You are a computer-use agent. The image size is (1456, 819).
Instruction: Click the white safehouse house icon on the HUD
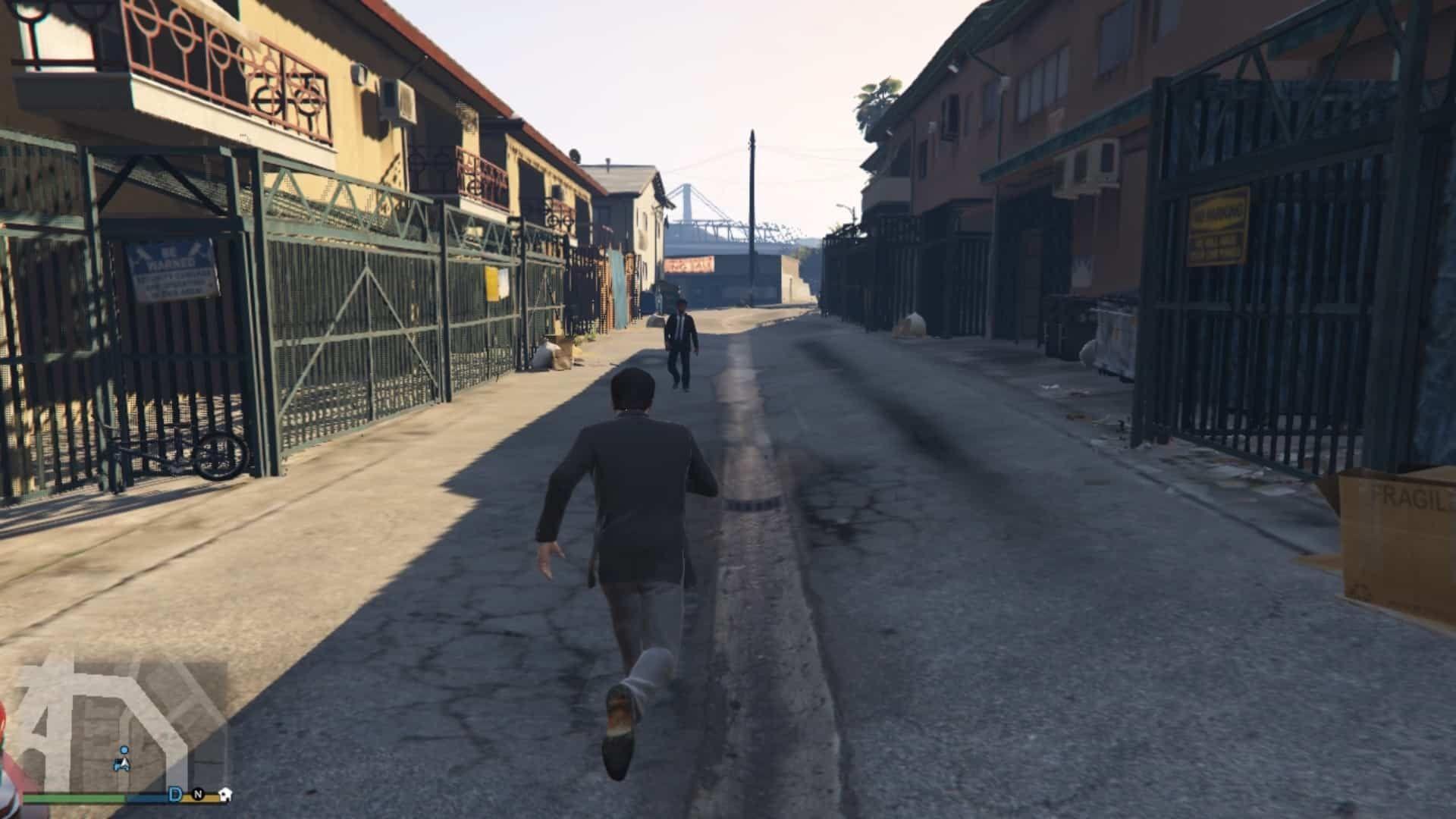(225, 794)
